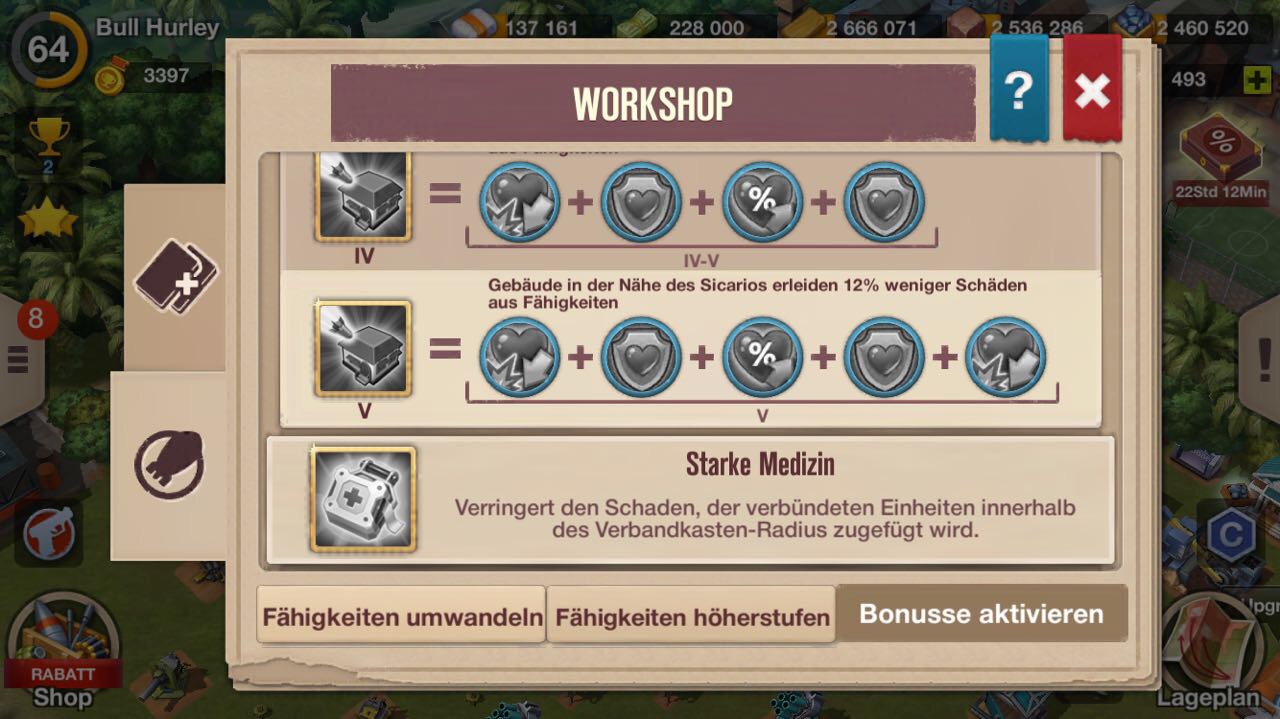Choose the Bonusse aktivieren tab
Viewport: 1280px width, 719px height.
[x=981, y=614]
